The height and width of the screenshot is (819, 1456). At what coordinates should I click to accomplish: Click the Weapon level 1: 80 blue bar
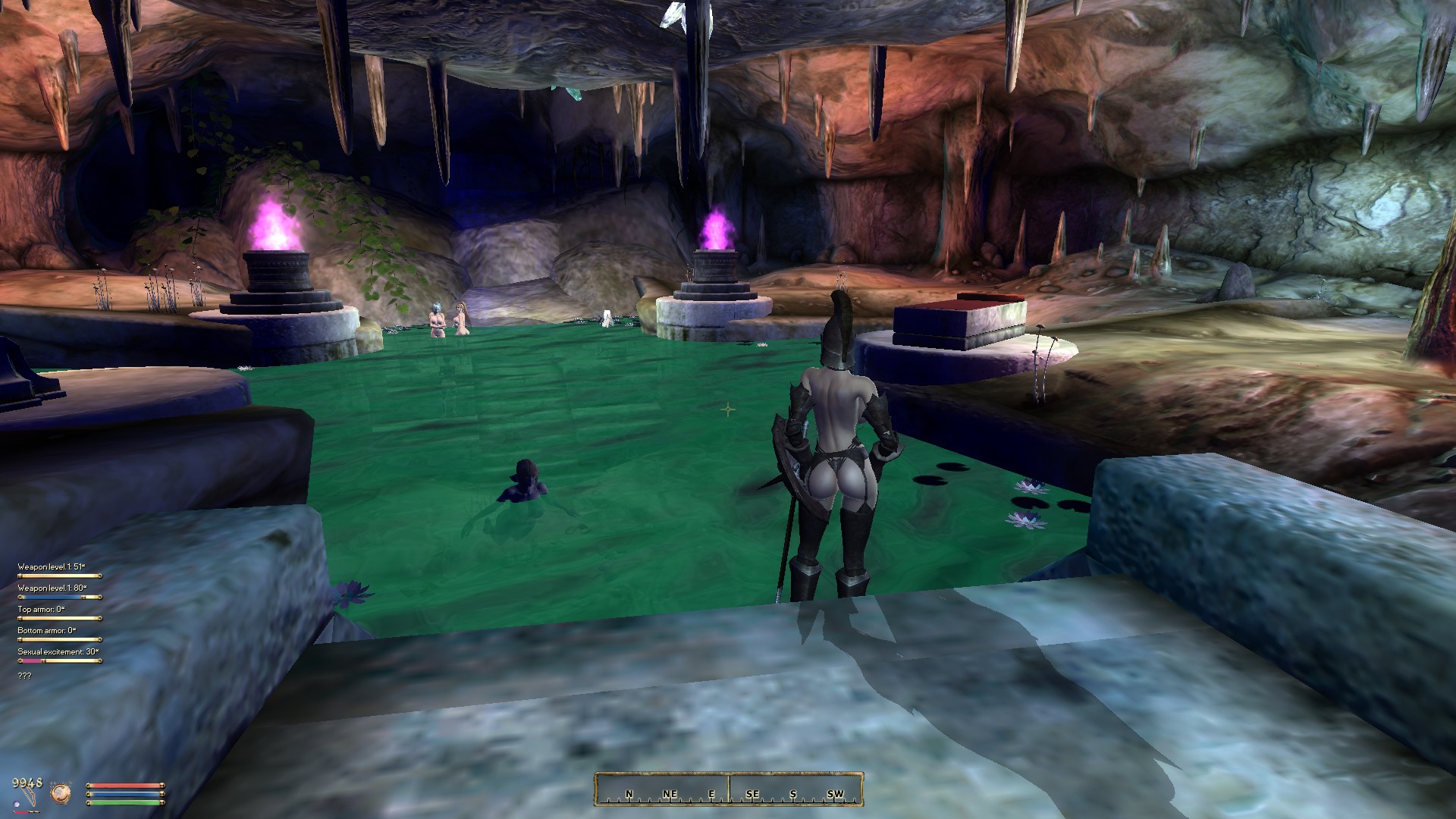tap(53, 598)
